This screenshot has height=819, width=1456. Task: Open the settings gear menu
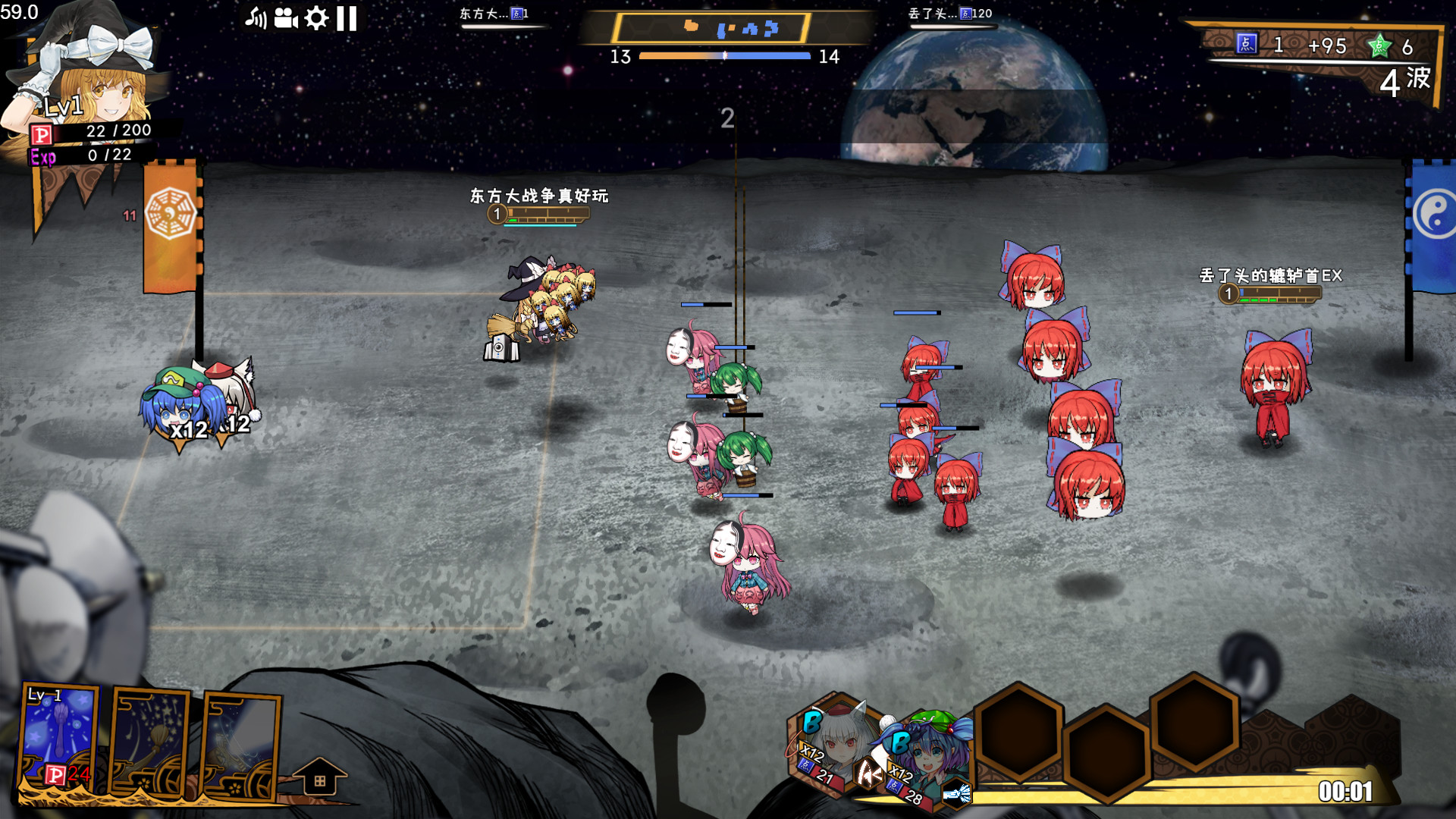[x=318, y=17]
